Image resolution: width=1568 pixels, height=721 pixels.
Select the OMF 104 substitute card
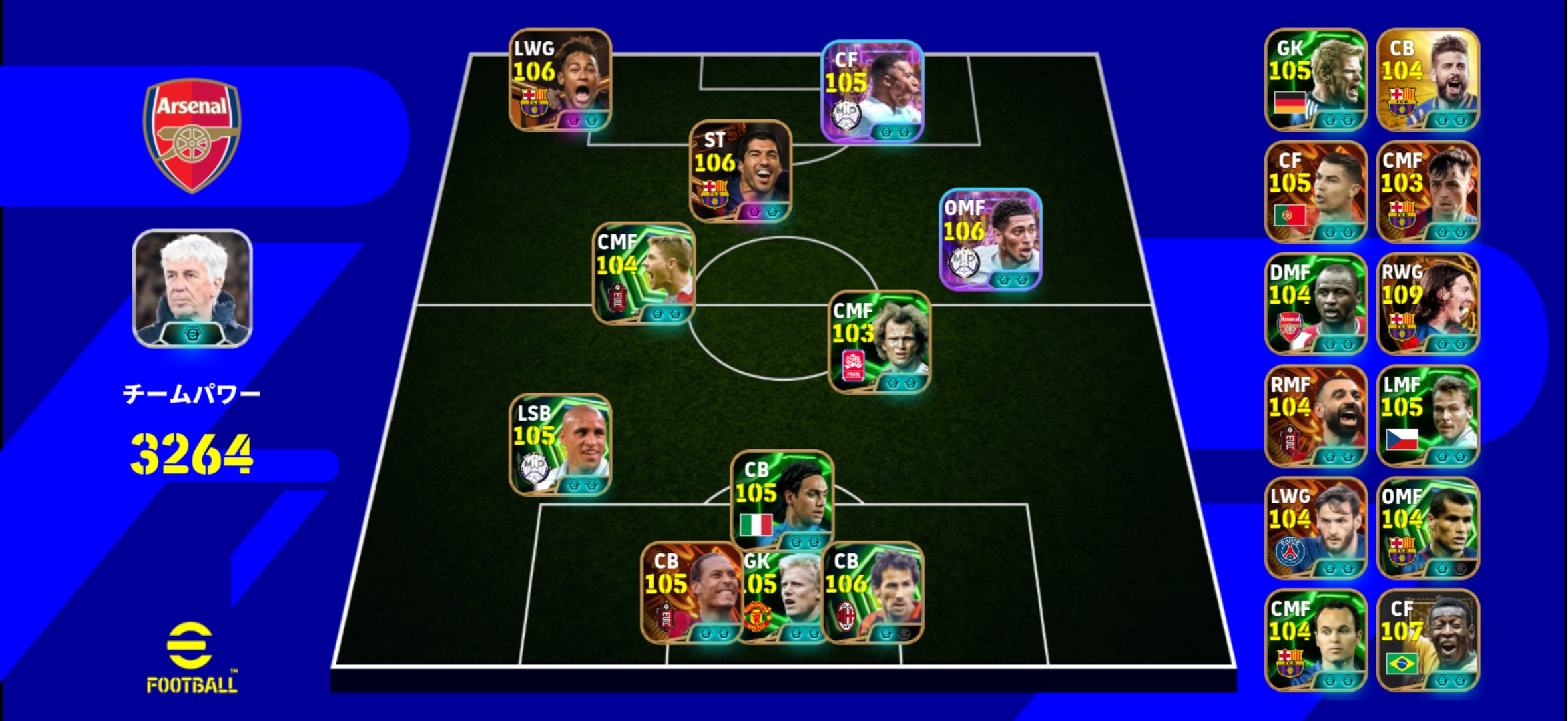[x=1428, y=528]
